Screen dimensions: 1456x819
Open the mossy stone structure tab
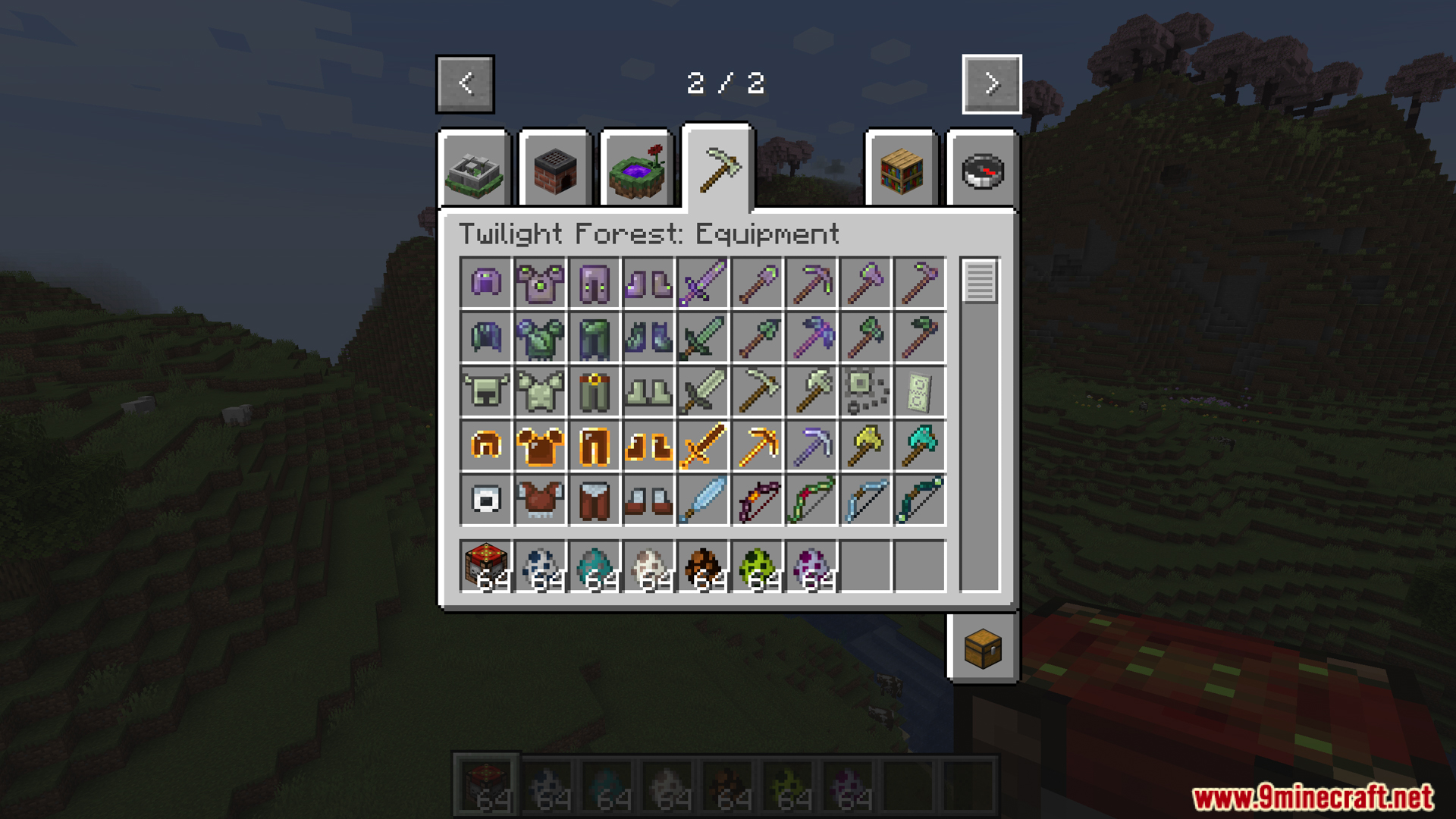click(x=475, y=171)
